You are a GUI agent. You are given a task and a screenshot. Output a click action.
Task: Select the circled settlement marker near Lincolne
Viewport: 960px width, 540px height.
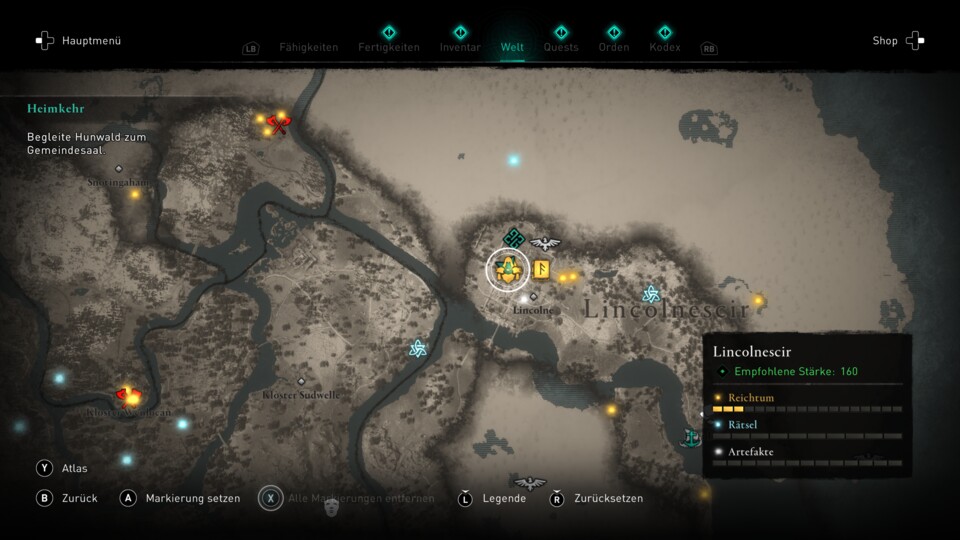508,268
